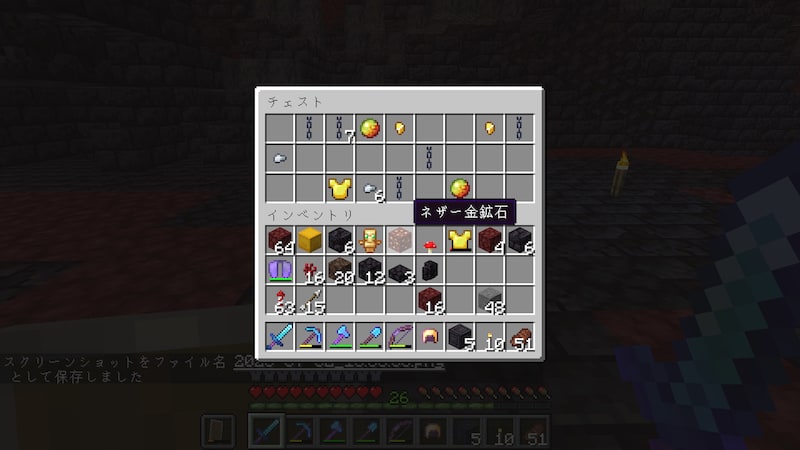Select the single iron nugget in the chest
800x450 pixels.
click(x=281, y=158)
